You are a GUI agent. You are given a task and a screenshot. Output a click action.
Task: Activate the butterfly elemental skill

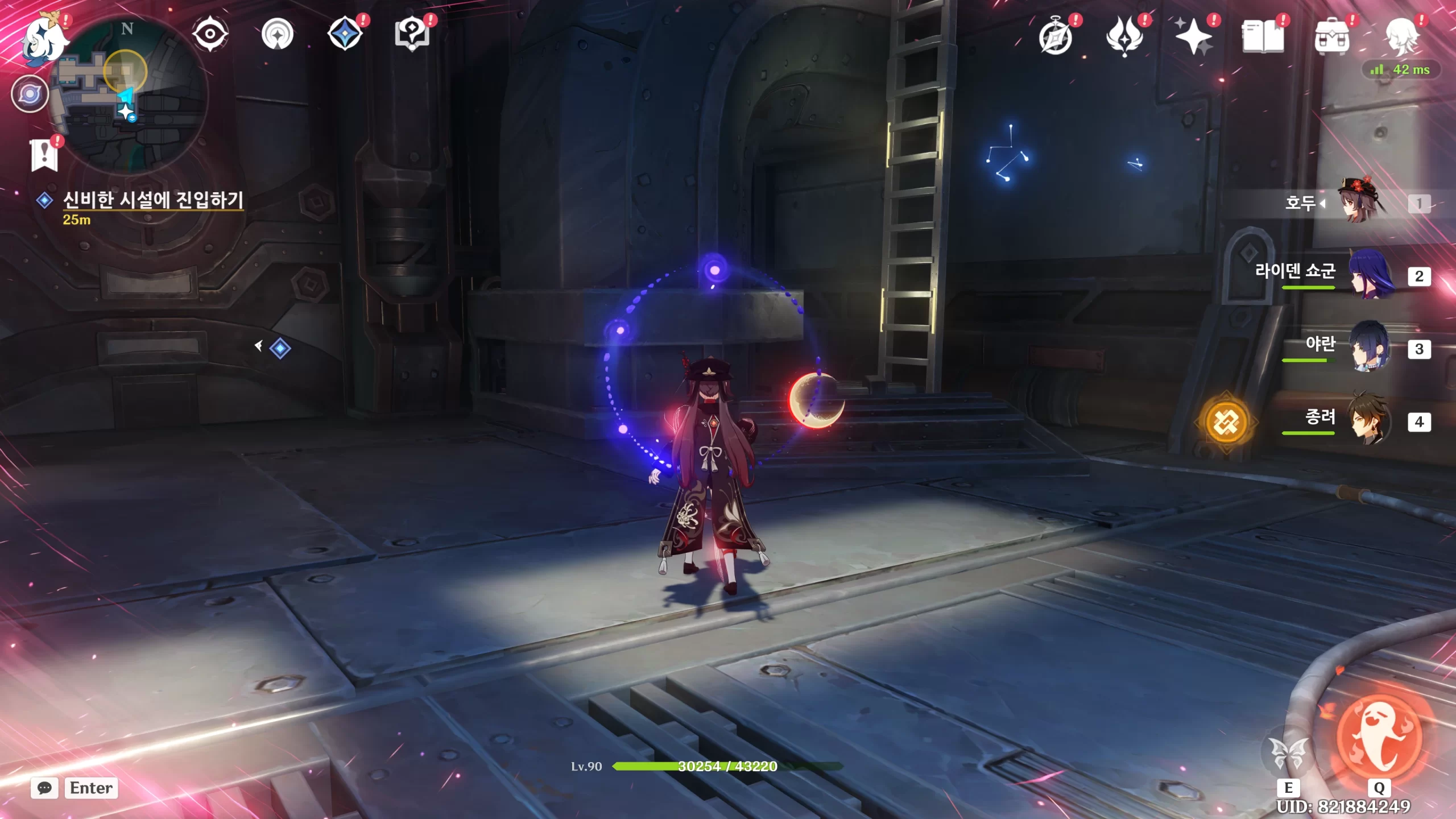(1288, 754)
